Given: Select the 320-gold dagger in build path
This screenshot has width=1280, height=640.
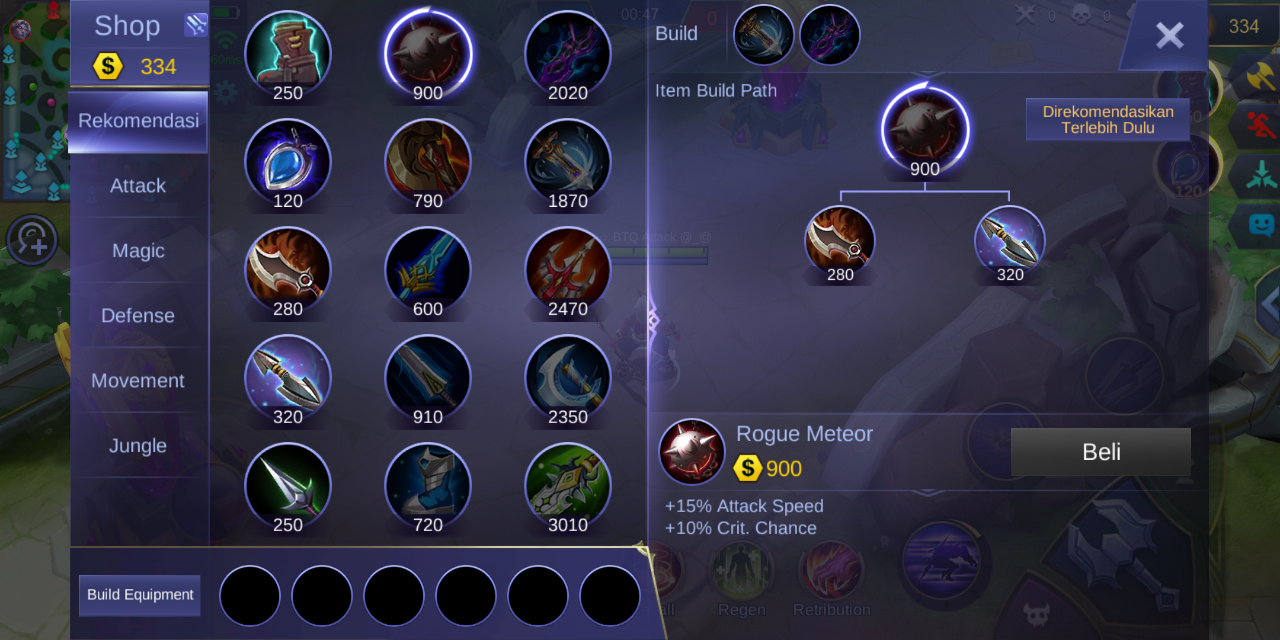Looking at the screenshot, I should coord(1010,241).
